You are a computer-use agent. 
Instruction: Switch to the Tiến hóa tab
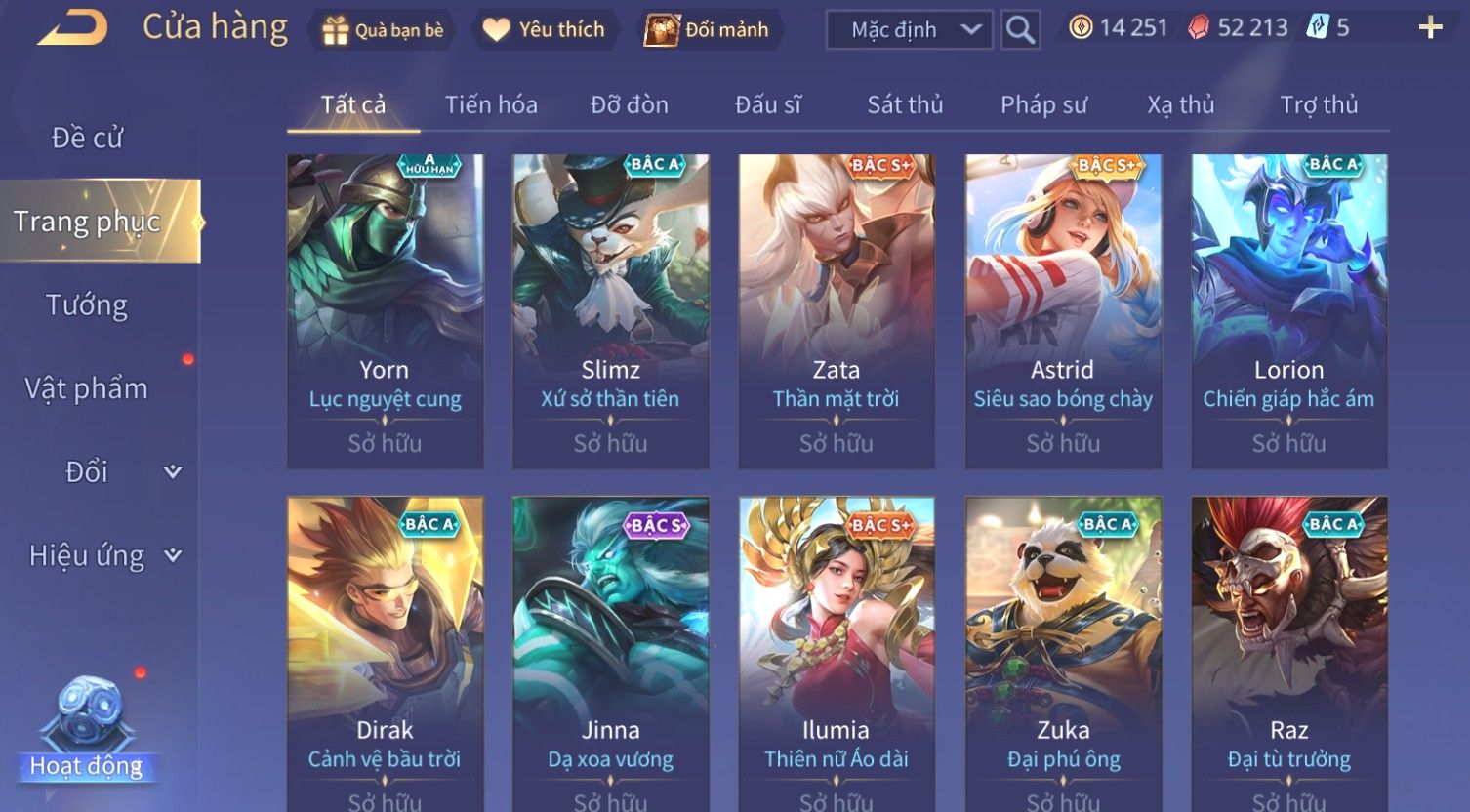pos(491,104)
